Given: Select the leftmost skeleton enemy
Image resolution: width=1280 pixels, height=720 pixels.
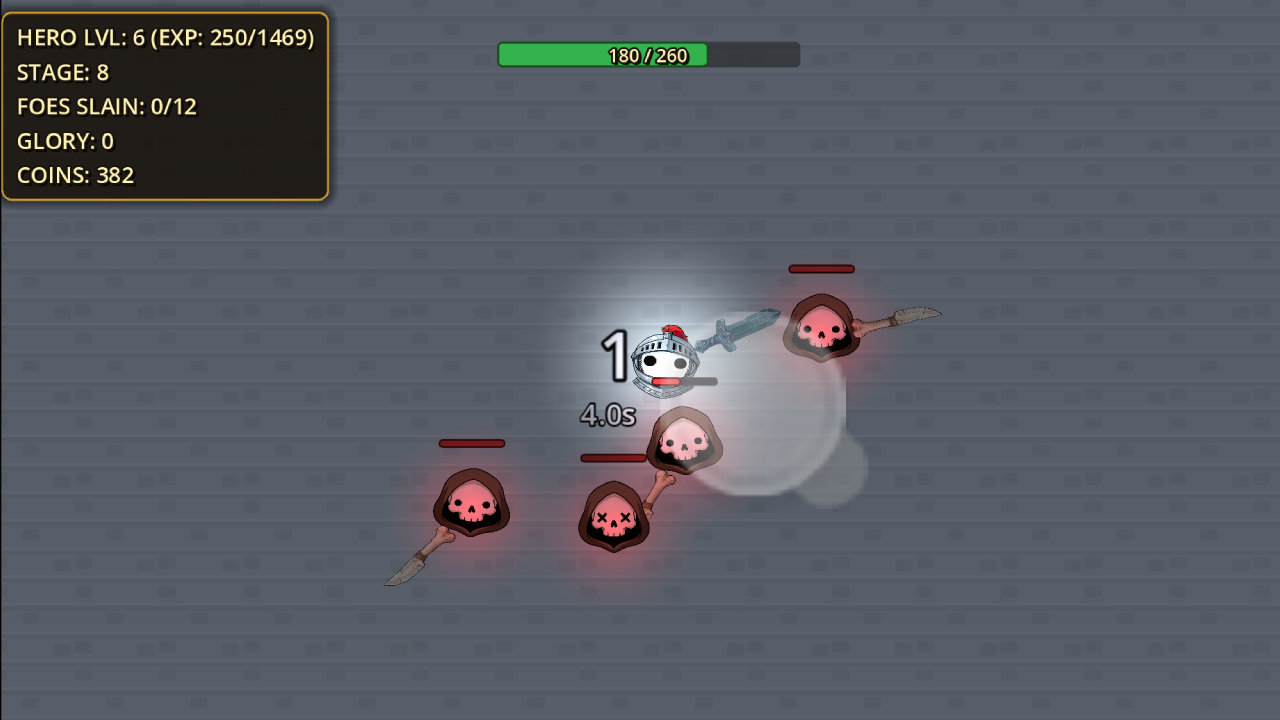Looking at the screenshot, I should pyautogui.click(x=470, y=505).
